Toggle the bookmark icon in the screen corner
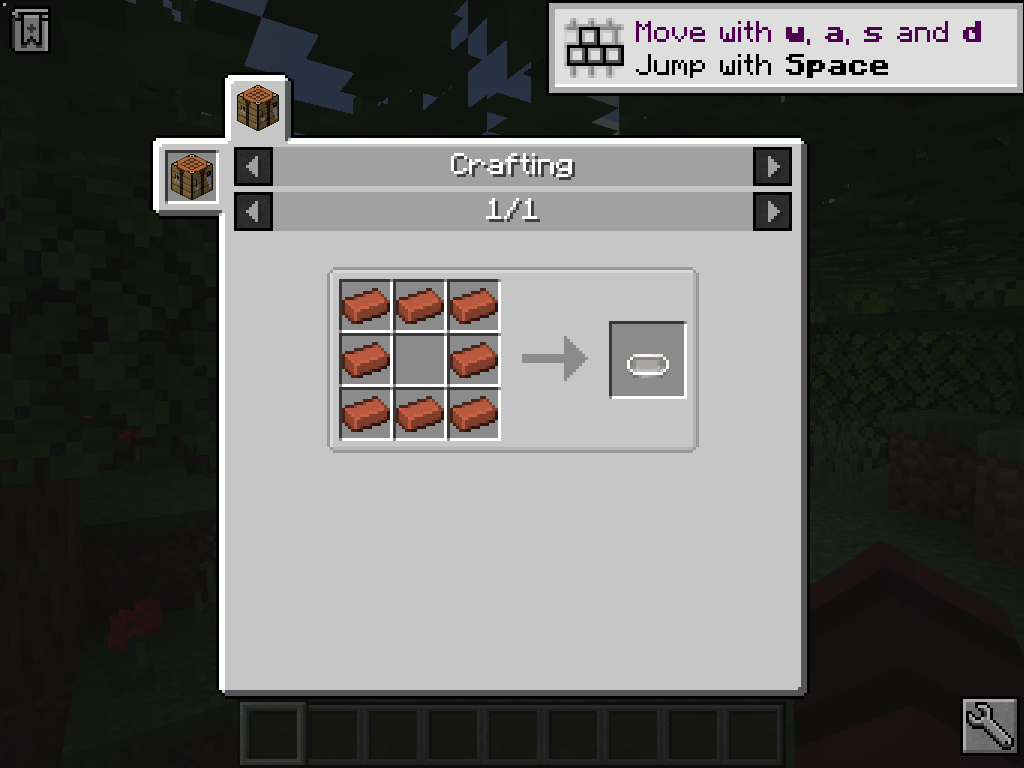 [31, 30]
